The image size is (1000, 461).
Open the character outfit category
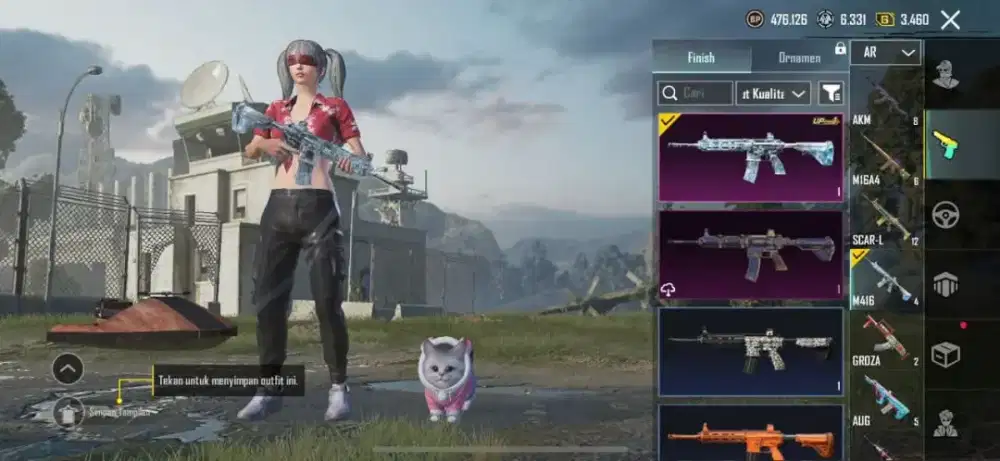tap(945, 75)
